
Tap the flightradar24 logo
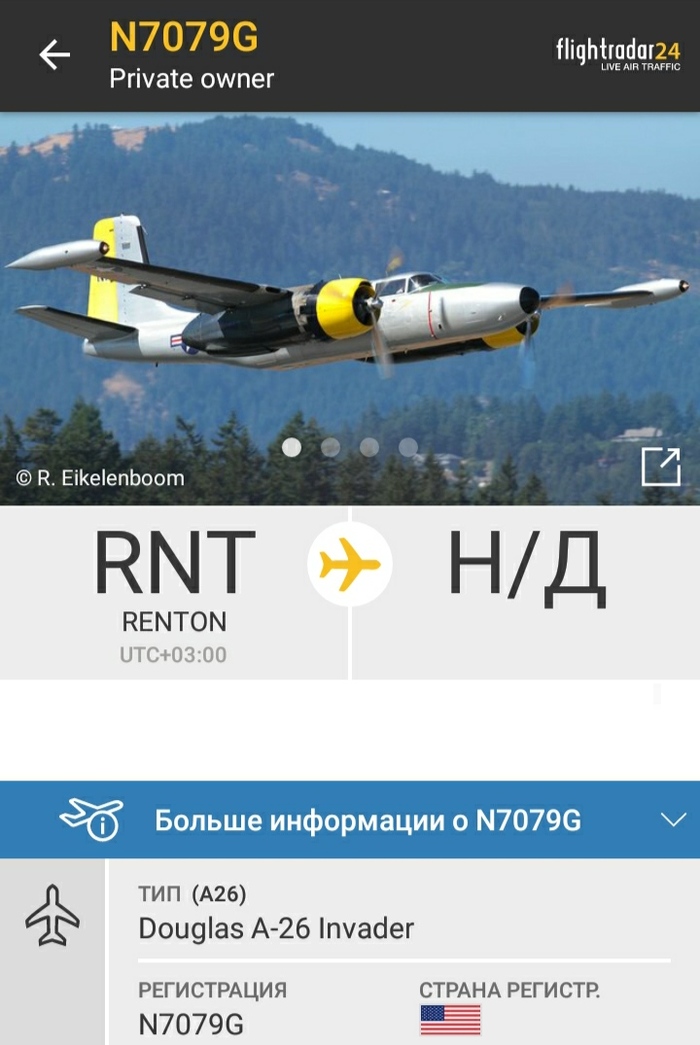[x=618, y=54]
